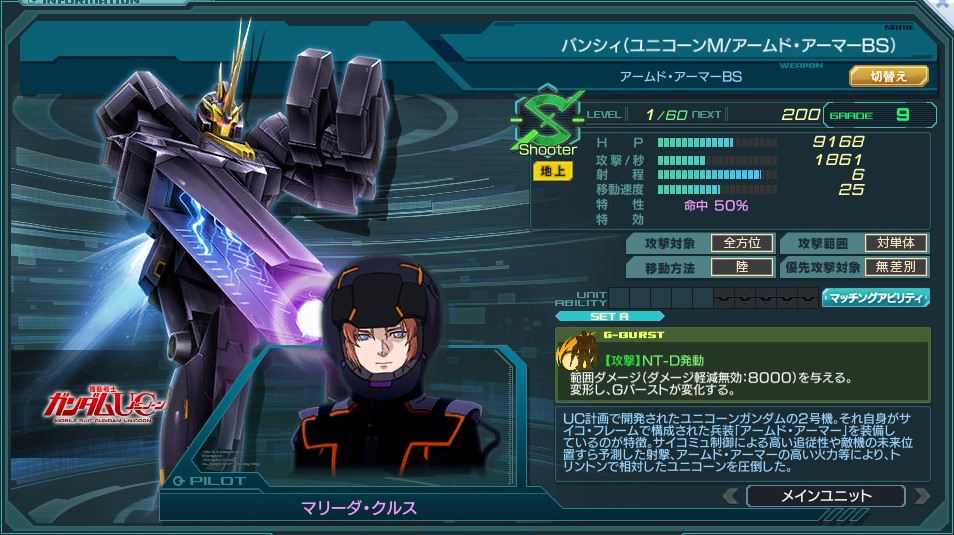Select the メインユニット label button
The width and height of the screenshot is (954, 535).
click(x=825, y=496)
